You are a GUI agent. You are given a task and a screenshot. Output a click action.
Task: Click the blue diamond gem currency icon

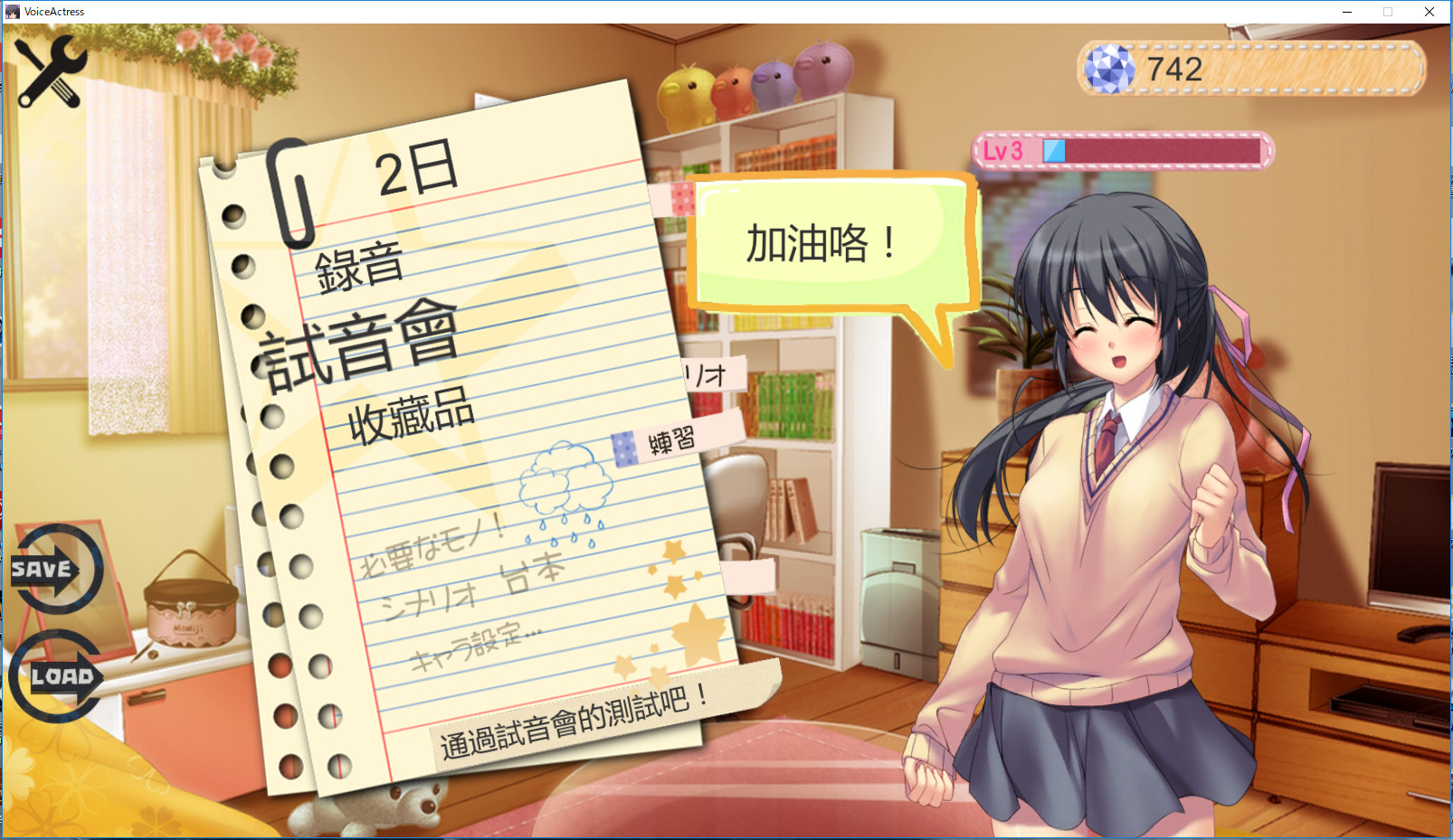click(1111, 71)
